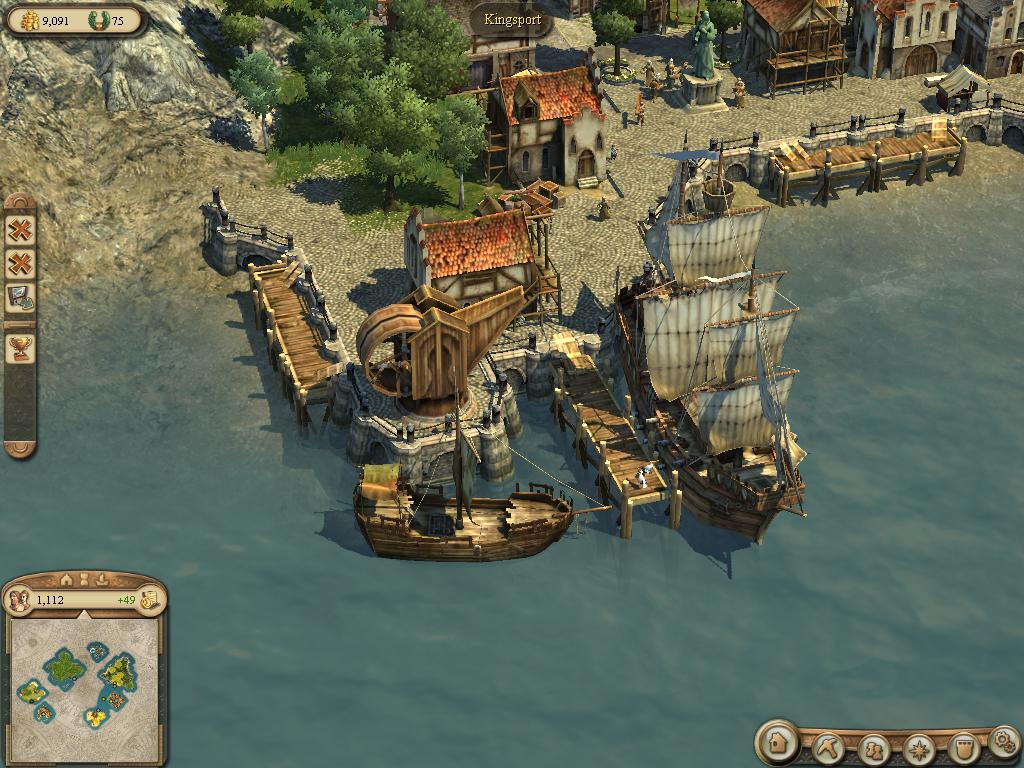Click the compass star button
Screen dimensions: 1024x768
918,748
